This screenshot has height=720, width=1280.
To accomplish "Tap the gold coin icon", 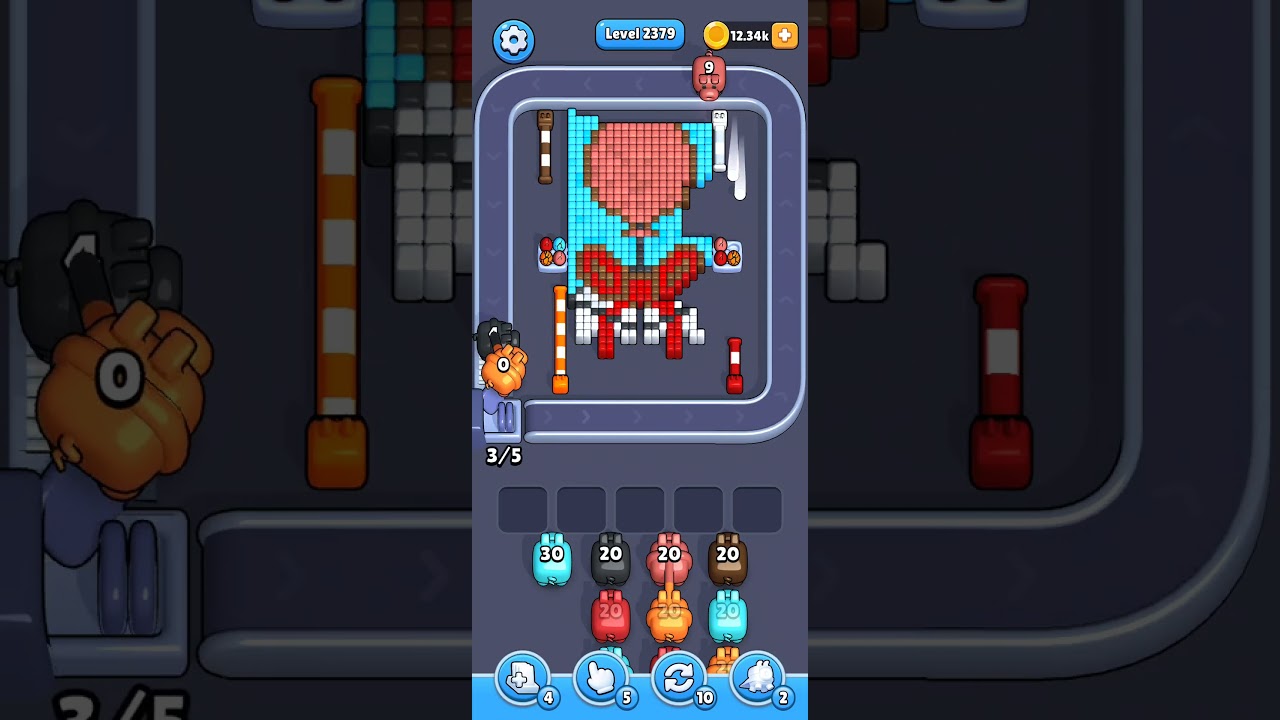I will coord(717,34).
